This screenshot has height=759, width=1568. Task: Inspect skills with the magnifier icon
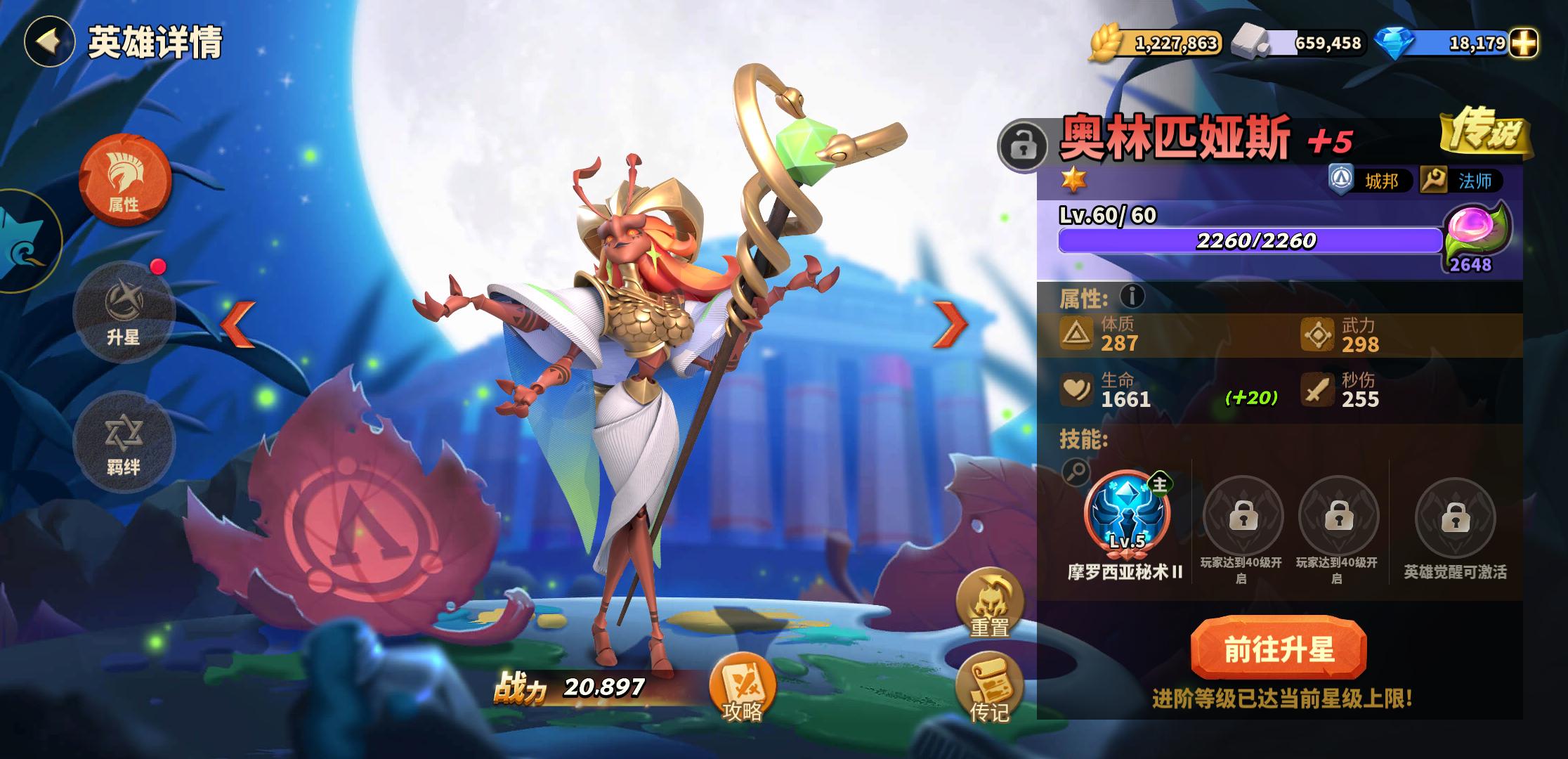click(1076, 472)
